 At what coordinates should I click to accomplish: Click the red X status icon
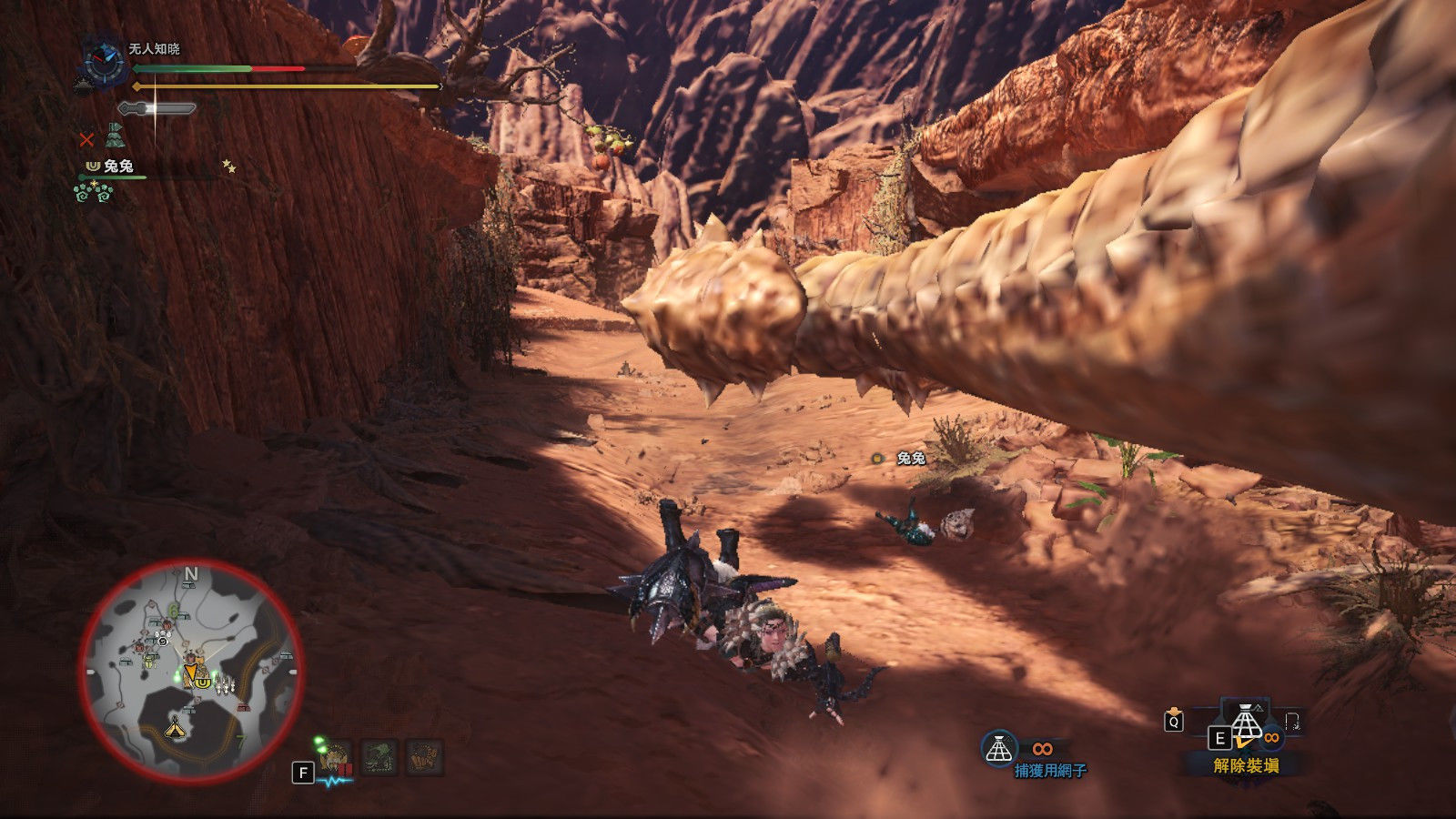(86, 139)
